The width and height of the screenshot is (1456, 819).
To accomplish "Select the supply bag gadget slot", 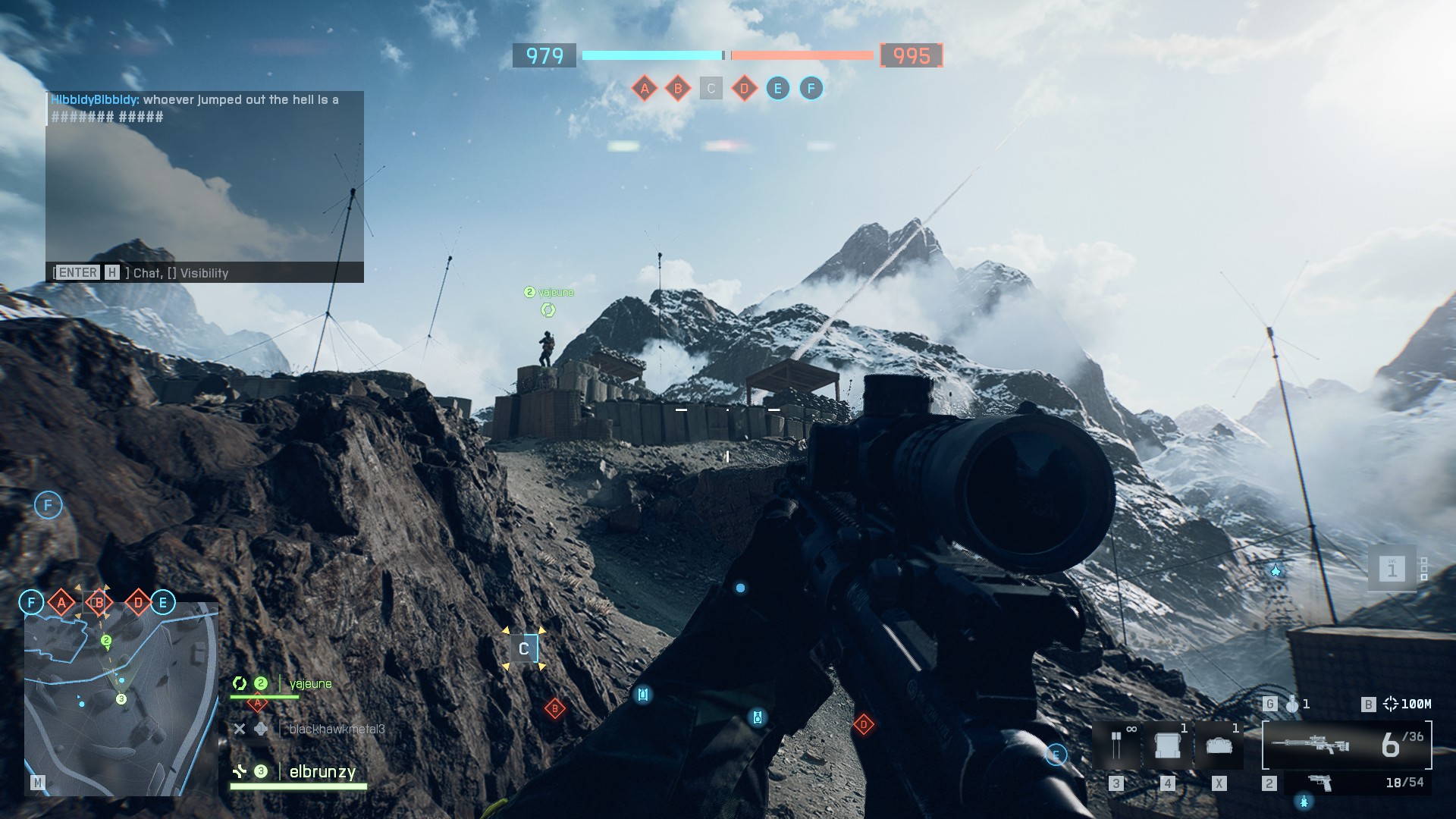I will point(1219,745).
